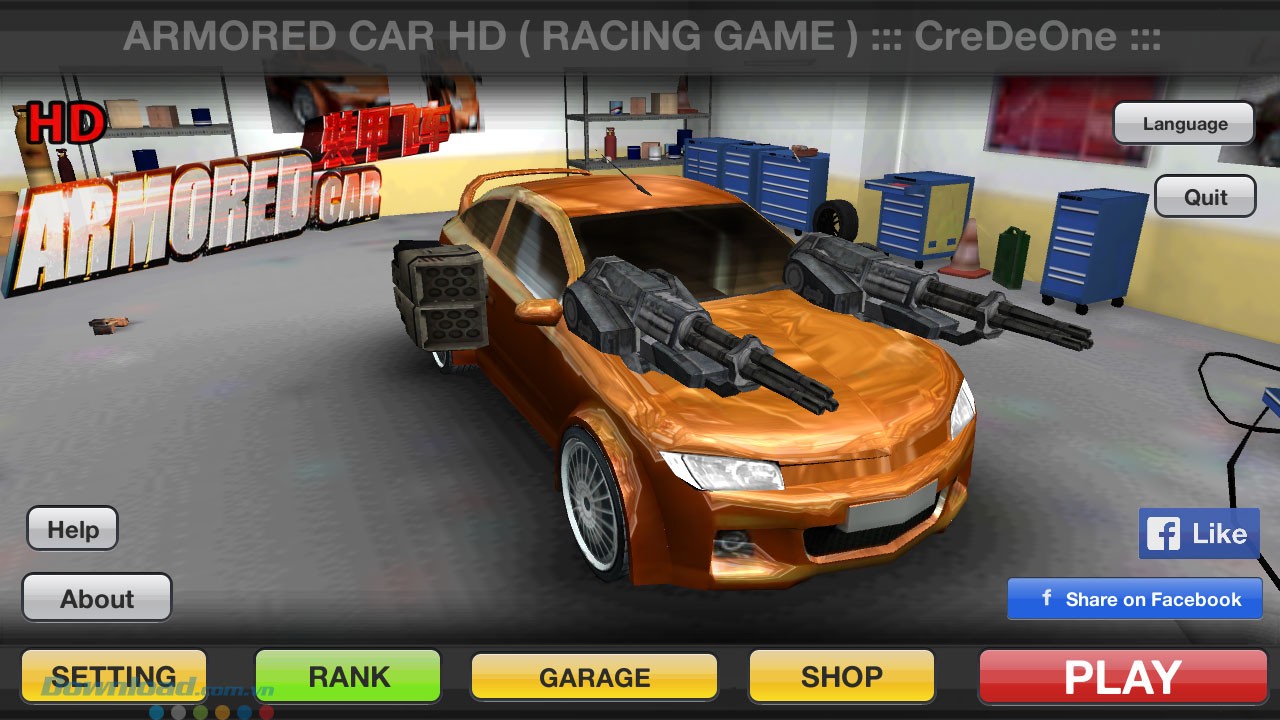Click the small f icon on Share button
The image size is (1280, 720).
(1046, 598)
